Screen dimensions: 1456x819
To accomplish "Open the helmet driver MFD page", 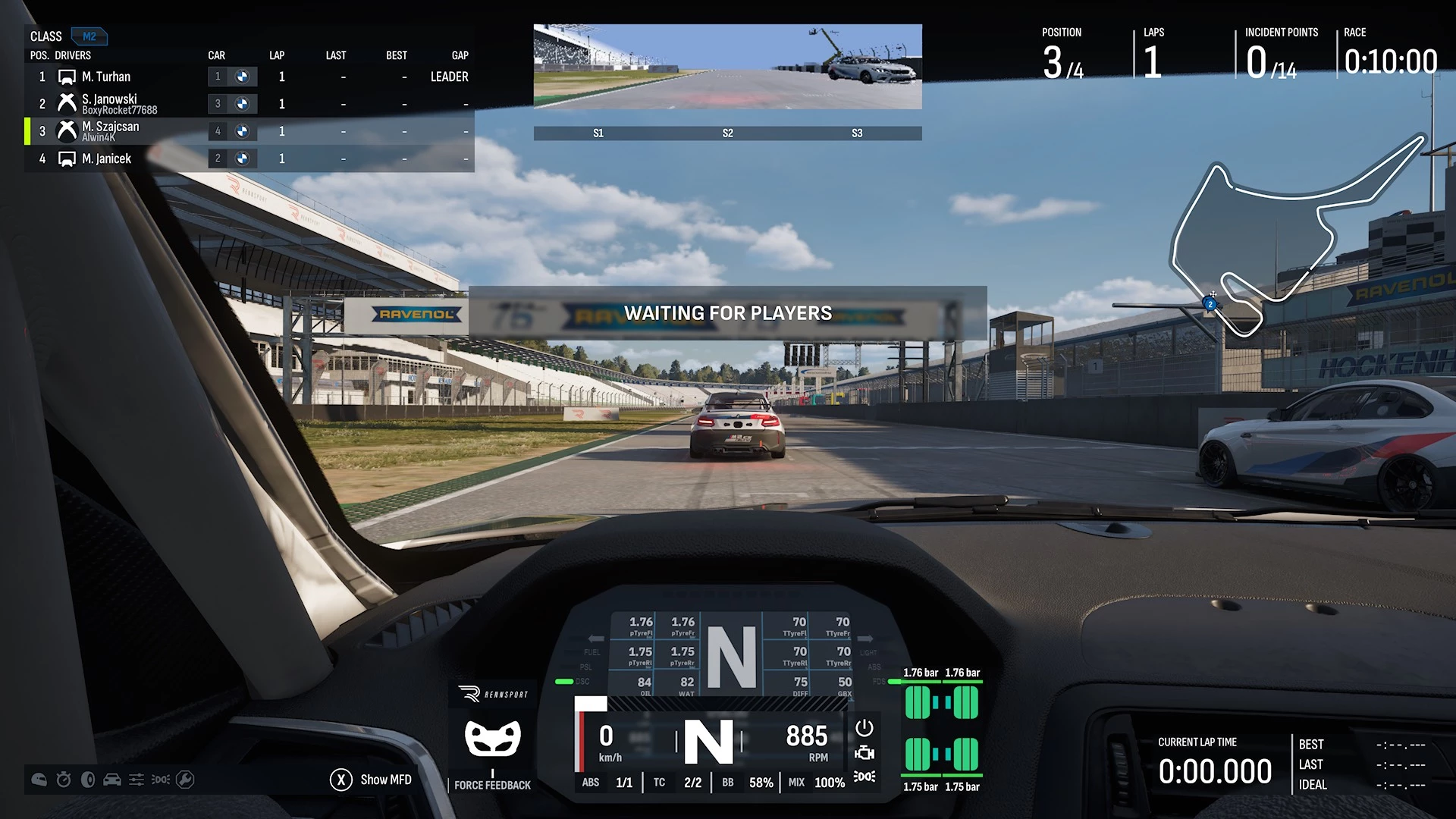I will pyautogui.click(x=39, y=780).
